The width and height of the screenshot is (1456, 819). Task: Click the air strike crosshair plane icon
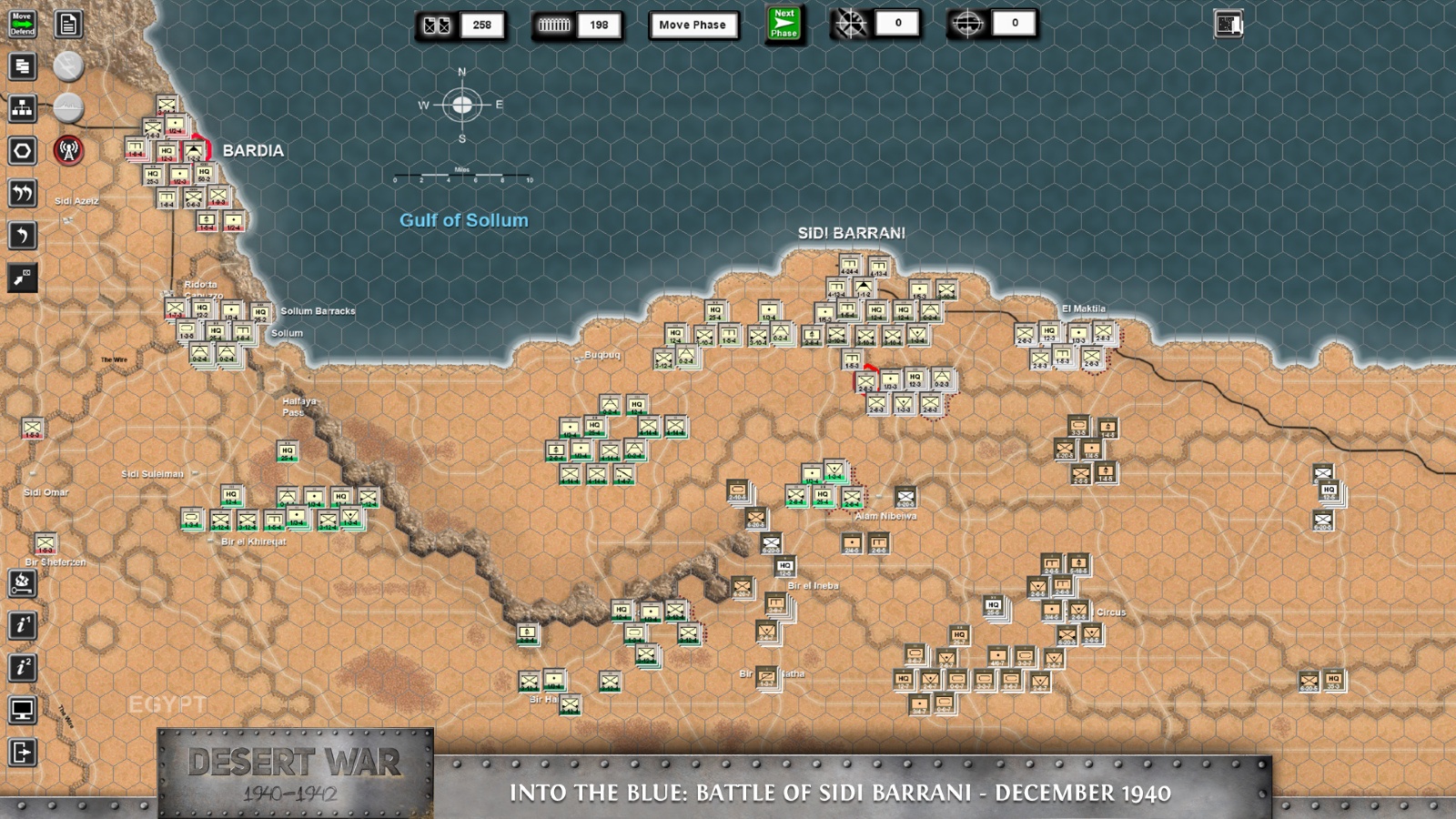(851, 25)
